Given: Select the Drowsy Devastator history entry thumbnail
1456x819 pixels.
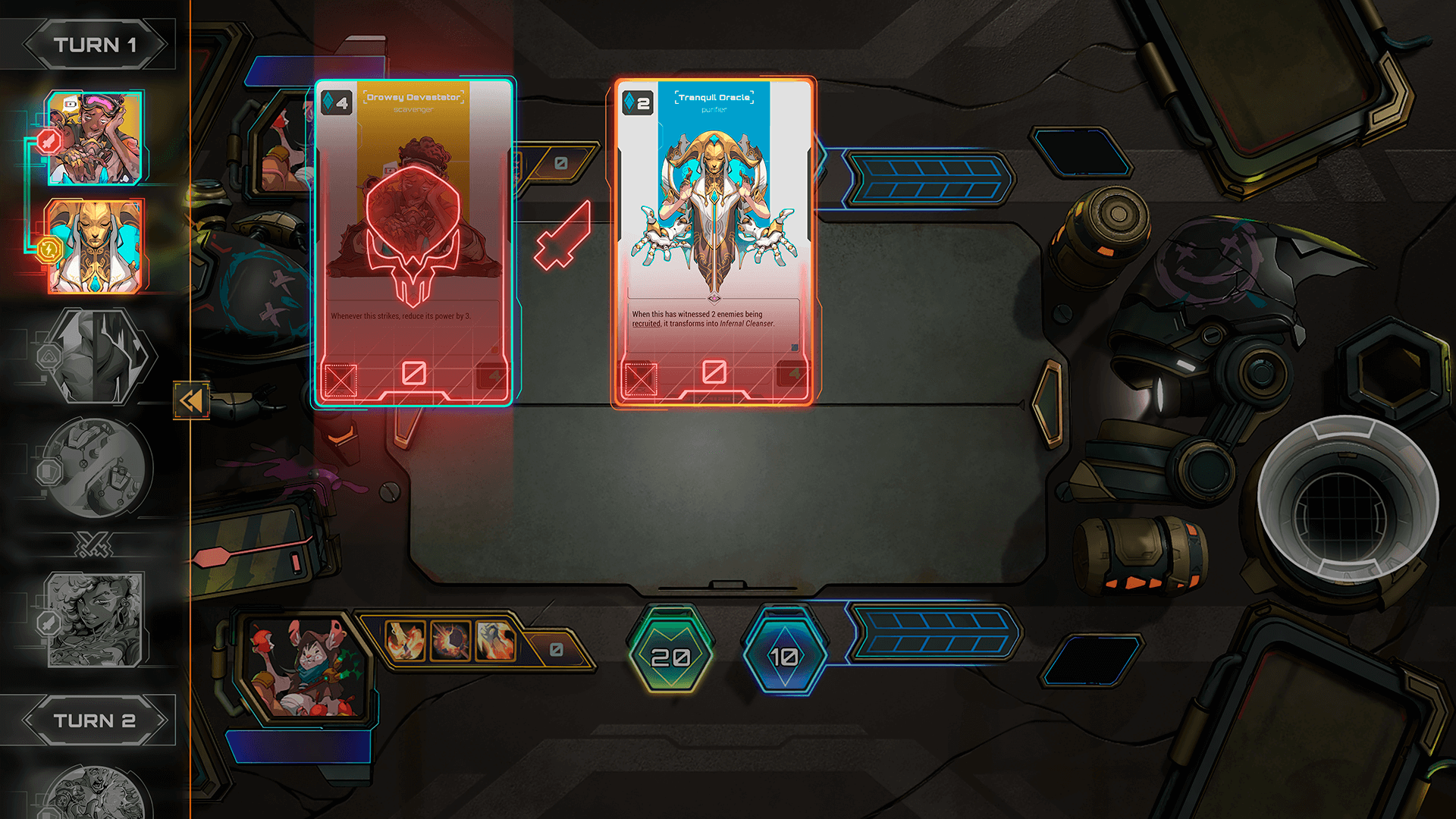Looking at the screenshot, I should click(x=94, y=138).
